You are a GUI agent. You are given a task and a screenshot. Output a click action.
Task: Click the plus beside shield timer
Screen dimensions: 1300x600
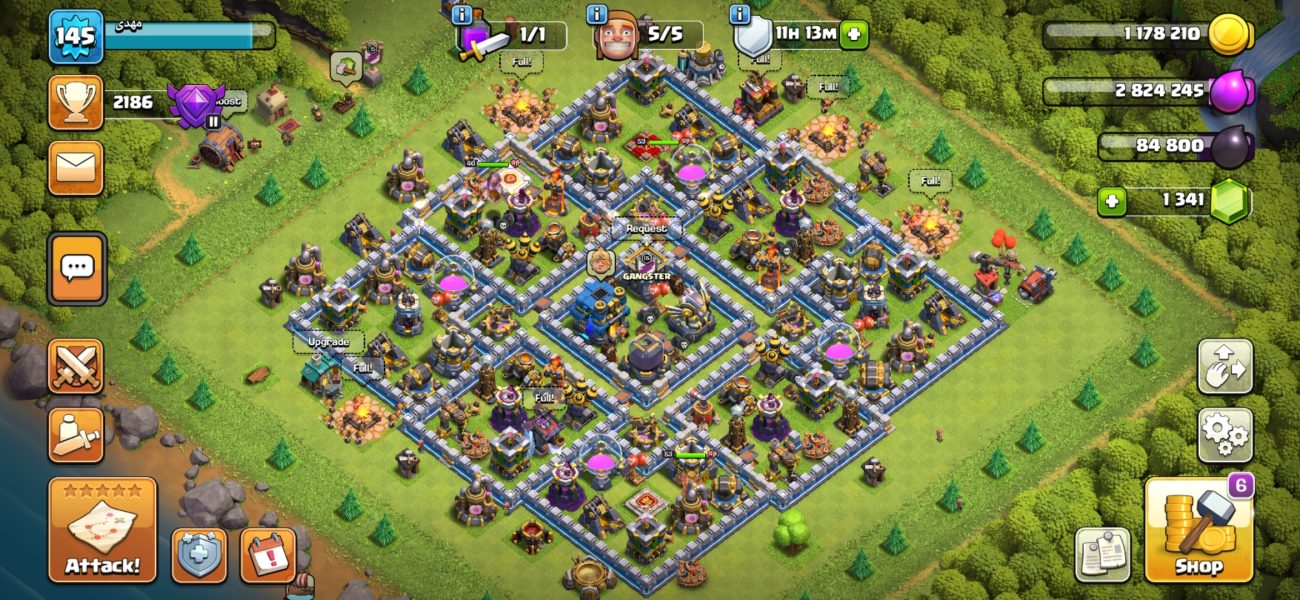(x=853, y=35)
